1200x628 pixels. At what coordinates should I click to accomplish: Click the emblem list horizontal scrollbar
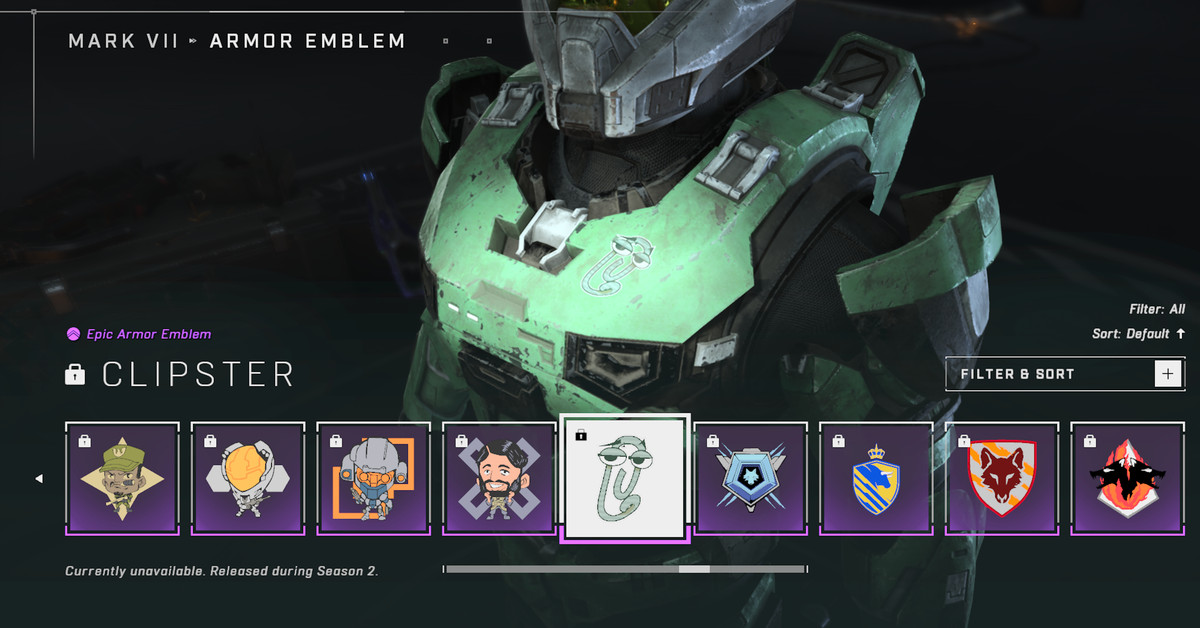(x=625, y=569)
